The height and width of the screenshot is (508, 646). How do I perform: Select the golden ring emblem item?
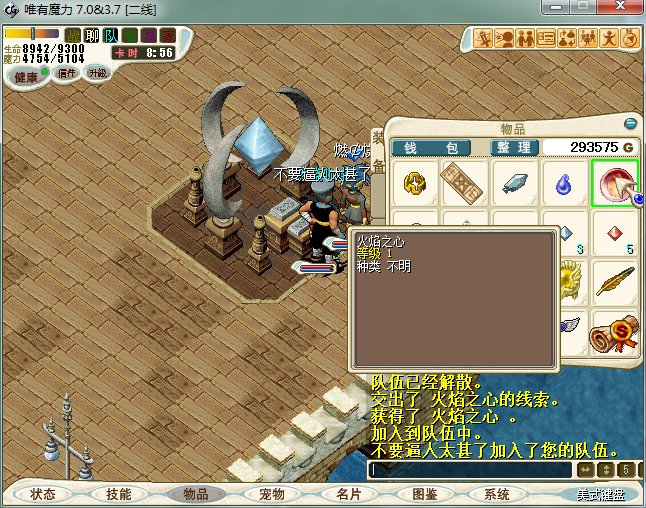click(415, 183)
